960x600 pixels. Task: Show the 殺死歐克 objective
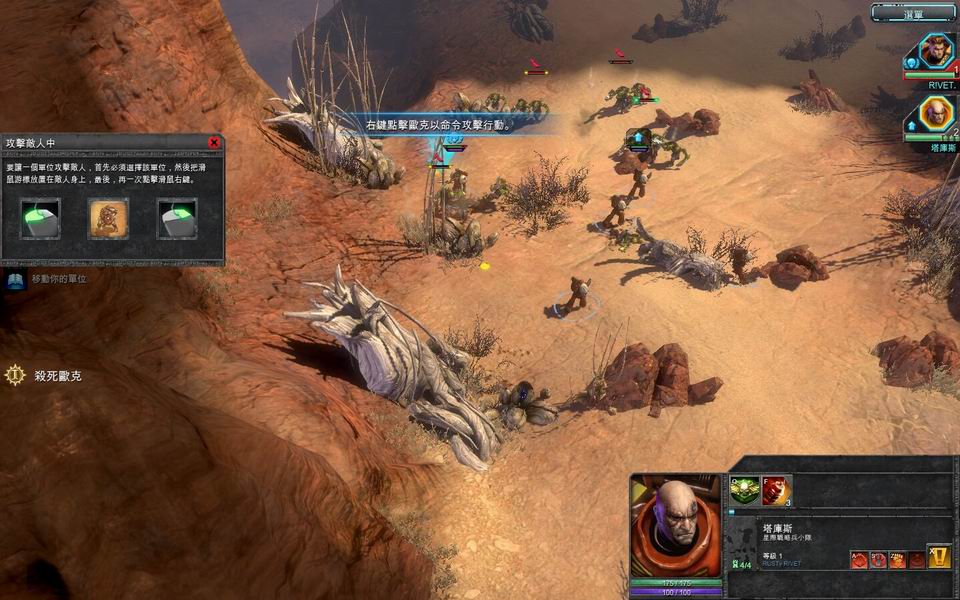tap(15, 376)
